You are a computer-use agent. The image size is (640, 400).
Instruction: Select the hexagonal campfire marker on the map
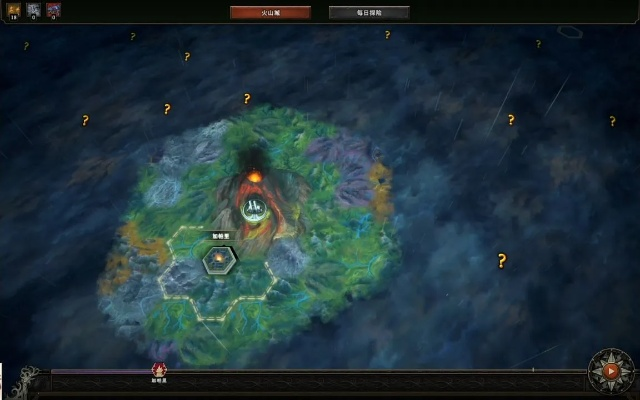tap(219, 260)
